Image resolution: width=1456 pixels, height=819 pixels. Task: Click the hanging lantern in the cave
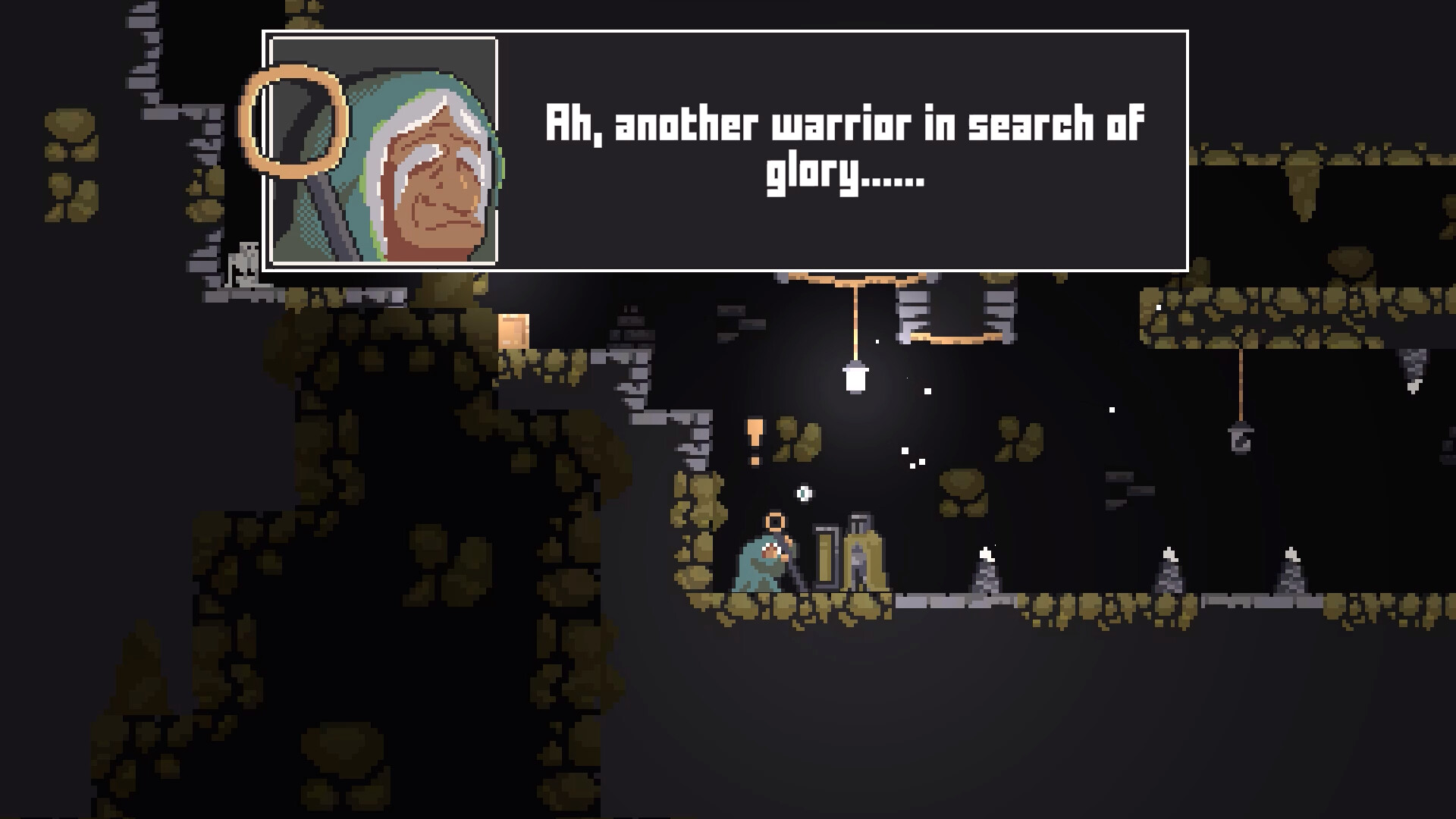pyautogui.click(x=857, y=377)
